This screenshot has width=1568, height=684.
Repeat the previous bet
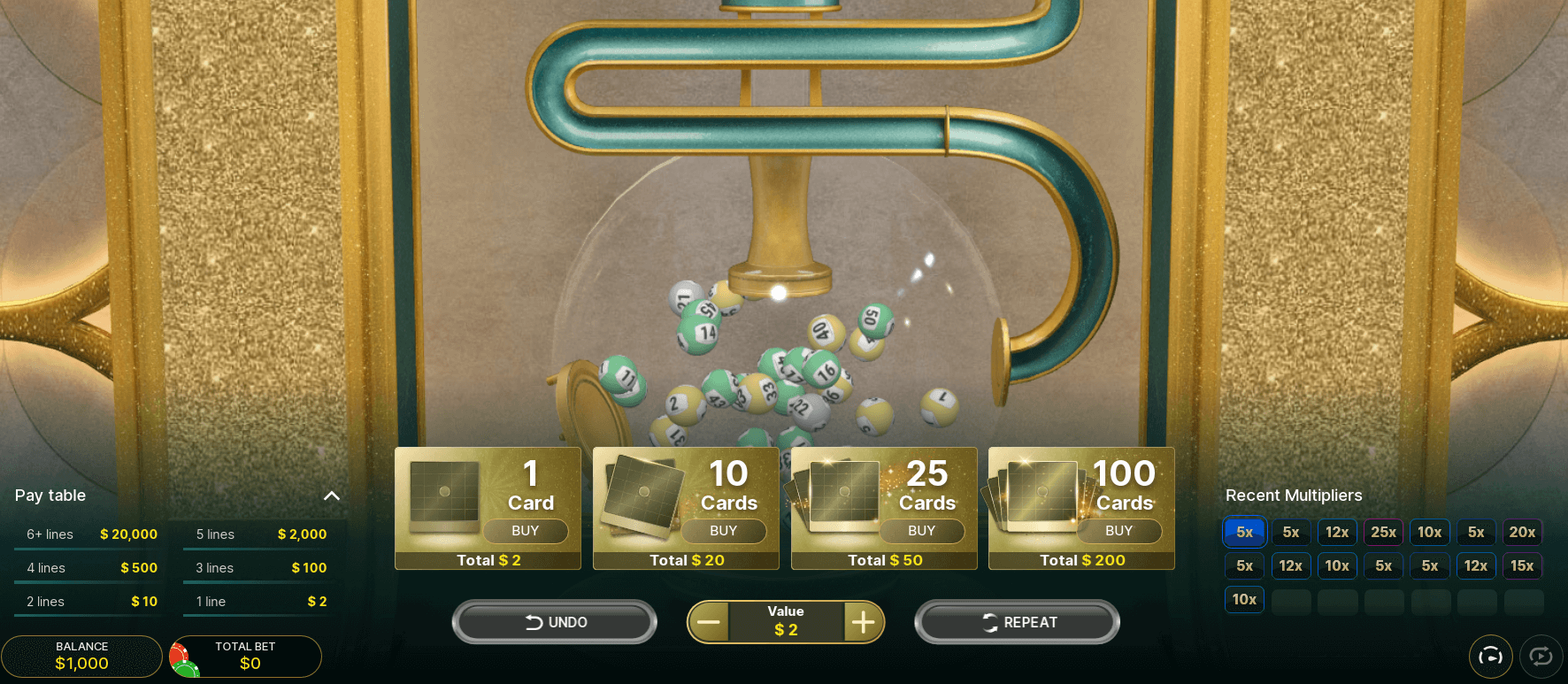point(1017,622)
